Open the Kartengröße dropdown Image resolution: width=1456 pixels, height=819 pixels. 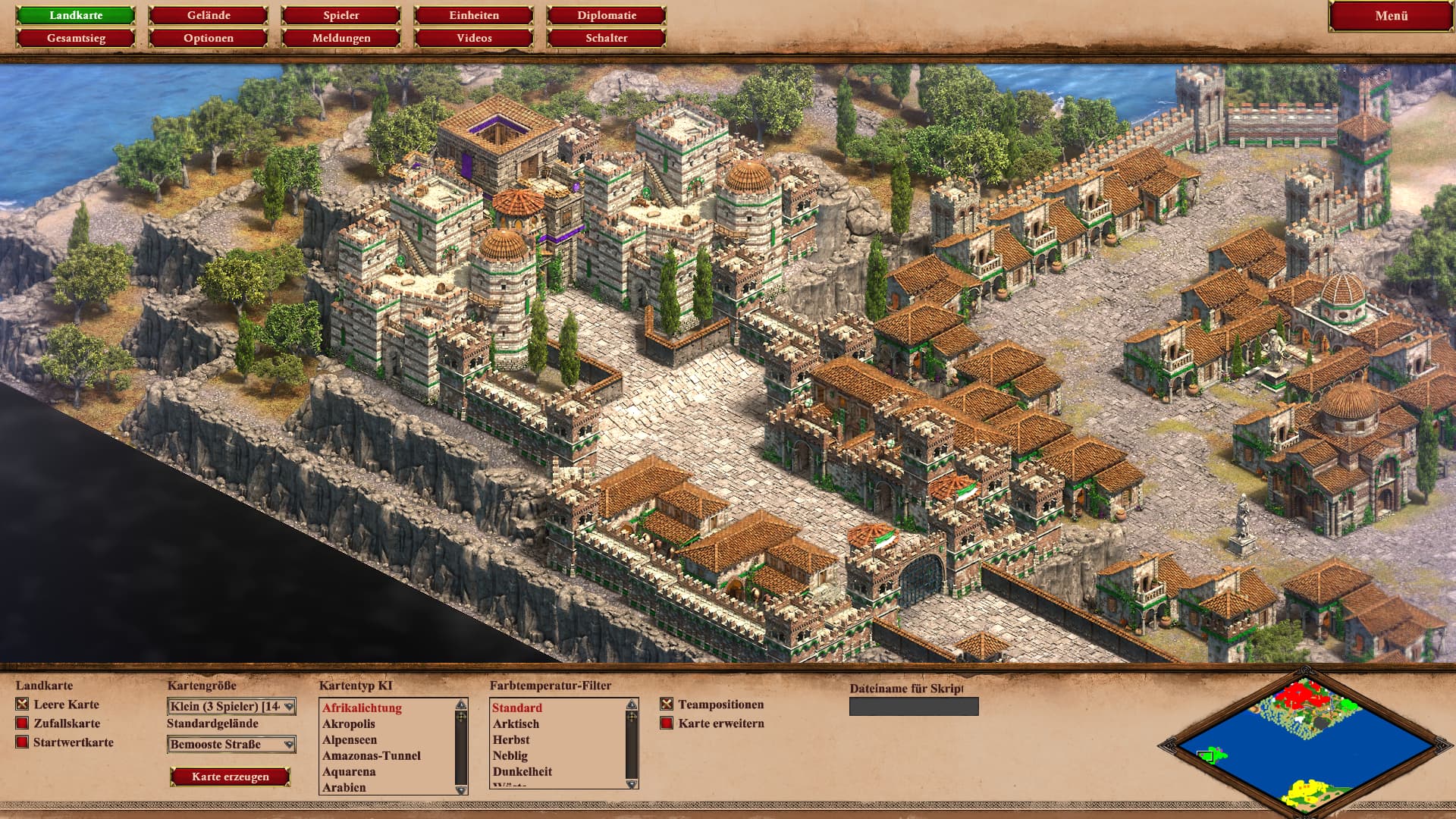(231, 707)
